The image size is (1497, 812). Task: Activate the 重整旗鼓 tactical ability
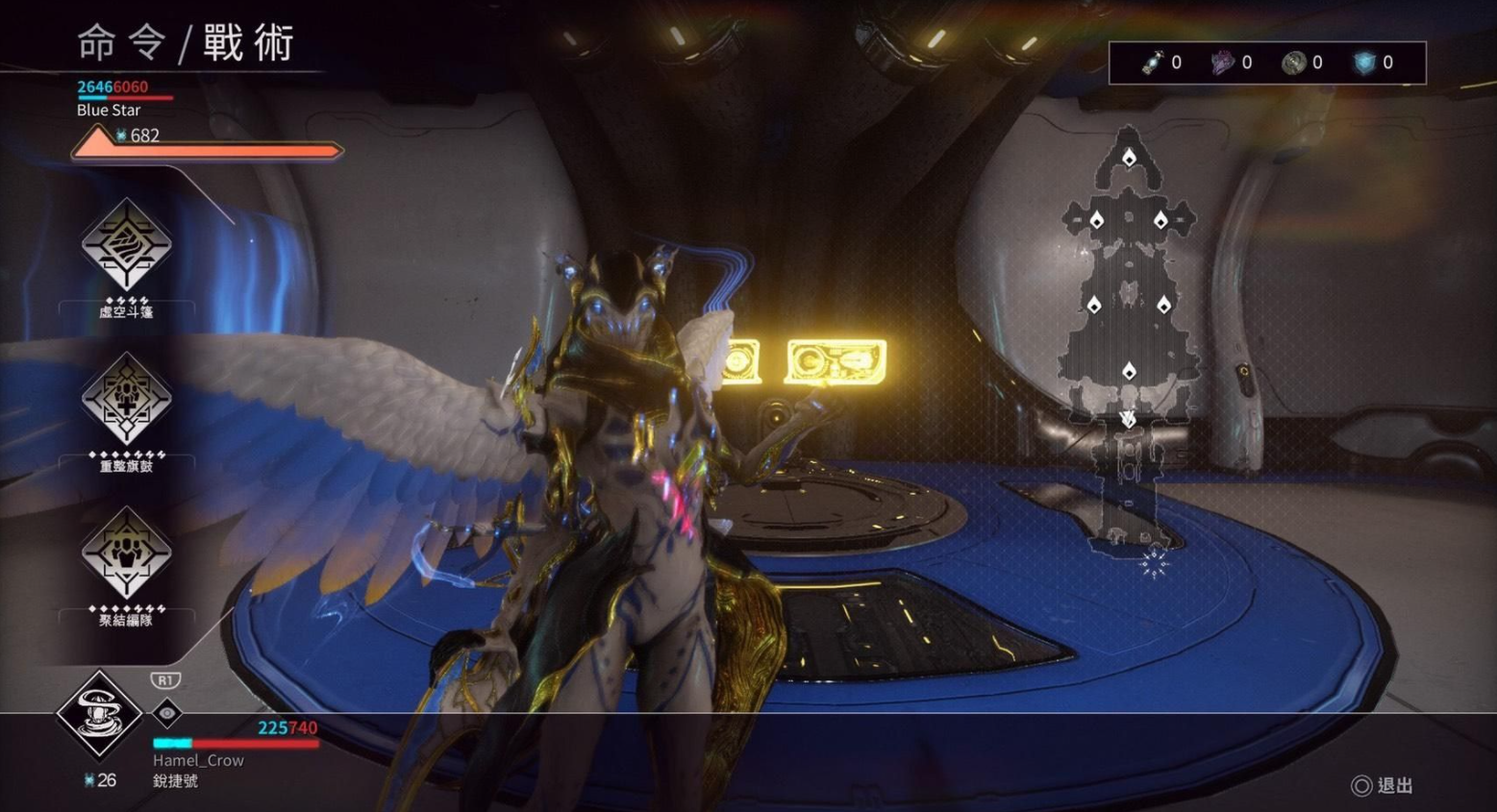(x=126, y=399)
